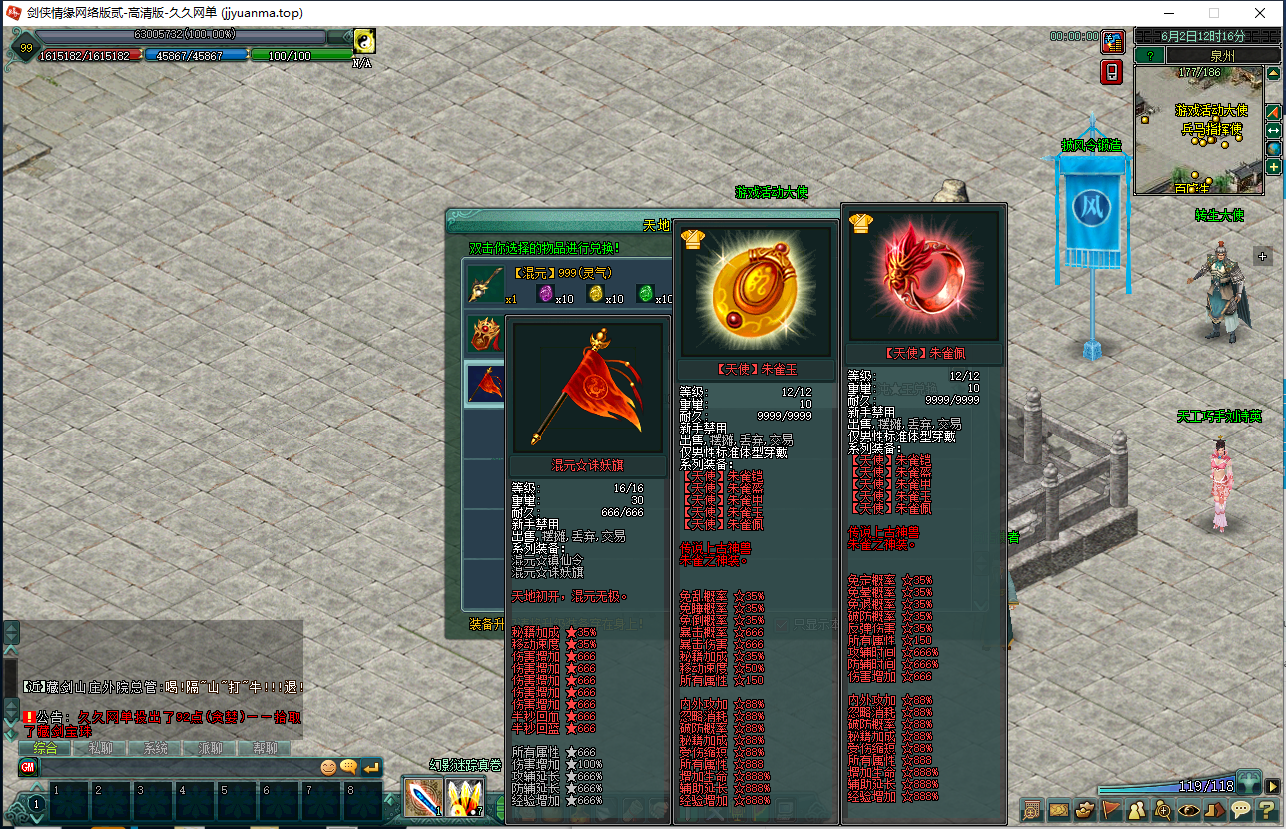Viewport: 1286px width, 829px height.
Task: Activate the blue sword skill icon
Action: pos(422,797)
